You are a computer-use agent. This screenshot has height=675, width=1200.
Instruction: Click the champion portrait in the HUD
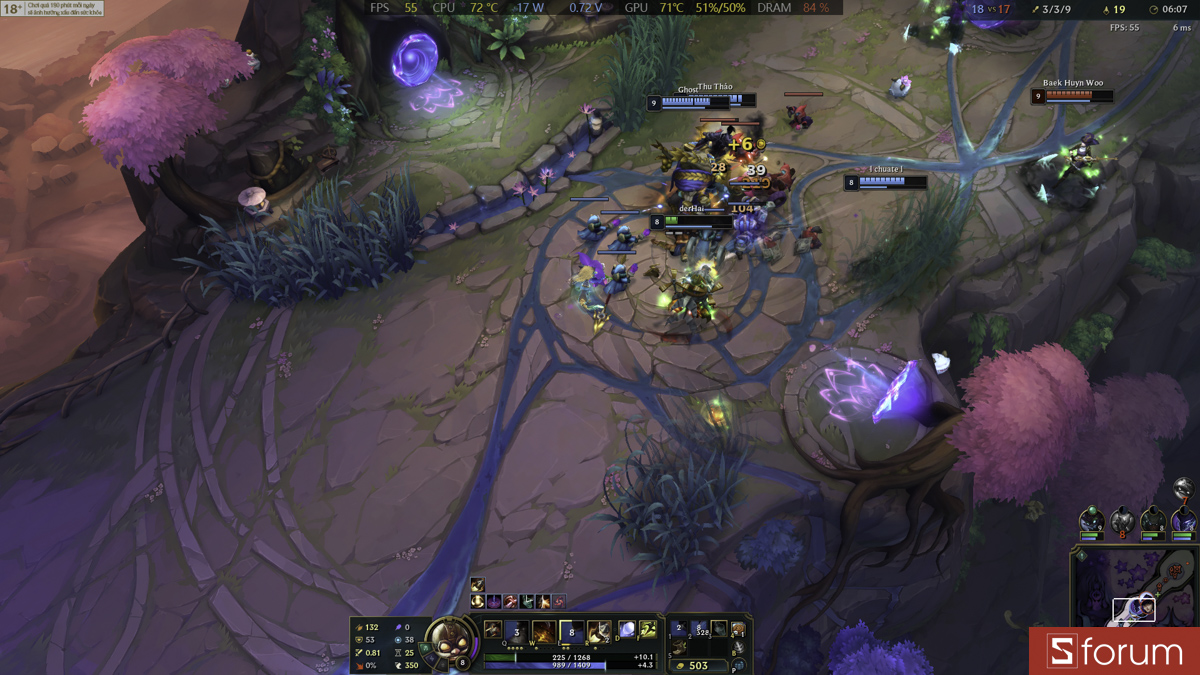pos(449,639)
